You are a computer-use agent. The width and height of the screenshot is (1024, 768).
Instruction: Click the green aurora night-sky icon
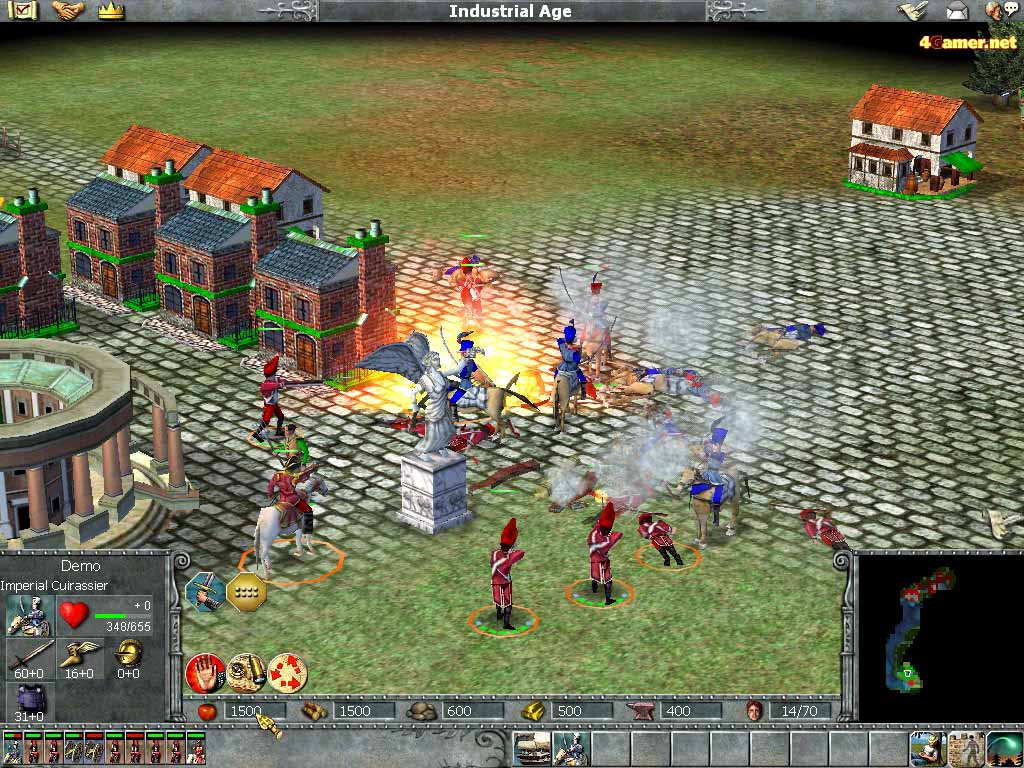click(x=1004, y=749)
